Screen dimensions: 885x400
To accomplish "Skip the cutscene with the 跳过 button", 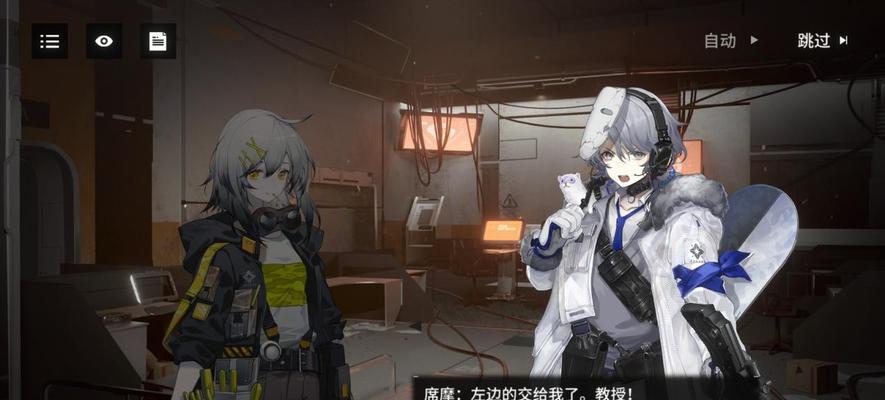I will [822, 41].
